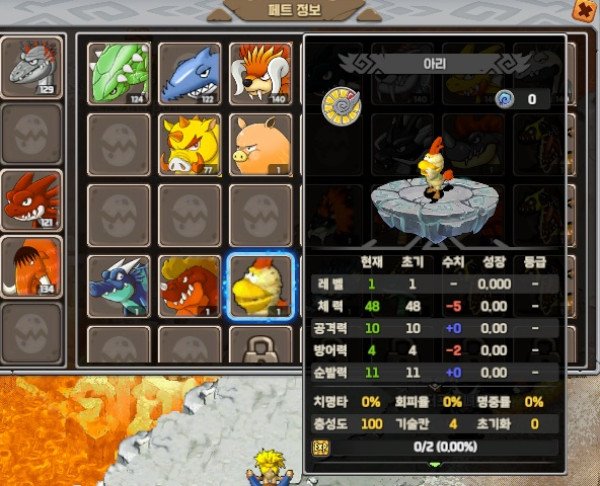600x486 pixels.
Task: Select the blue shark pet slot
Action: click(189, 71)
